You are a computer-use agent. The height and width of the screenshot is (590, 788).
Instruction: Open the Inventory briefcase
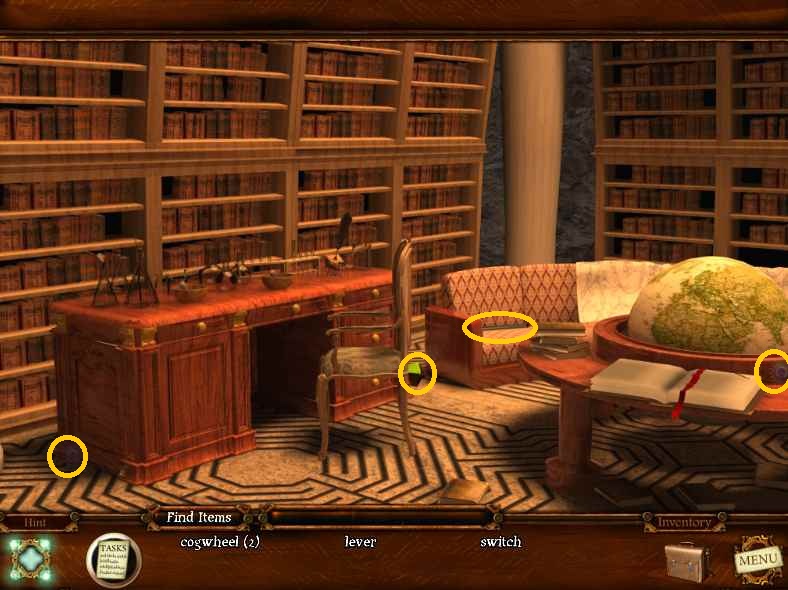[688, 561]
